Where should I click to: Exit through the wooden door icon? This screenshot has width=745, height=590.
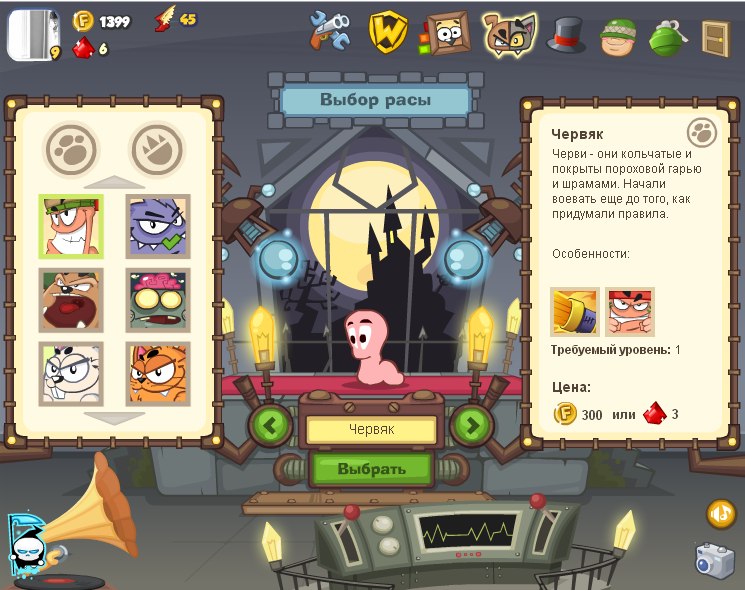715,37
